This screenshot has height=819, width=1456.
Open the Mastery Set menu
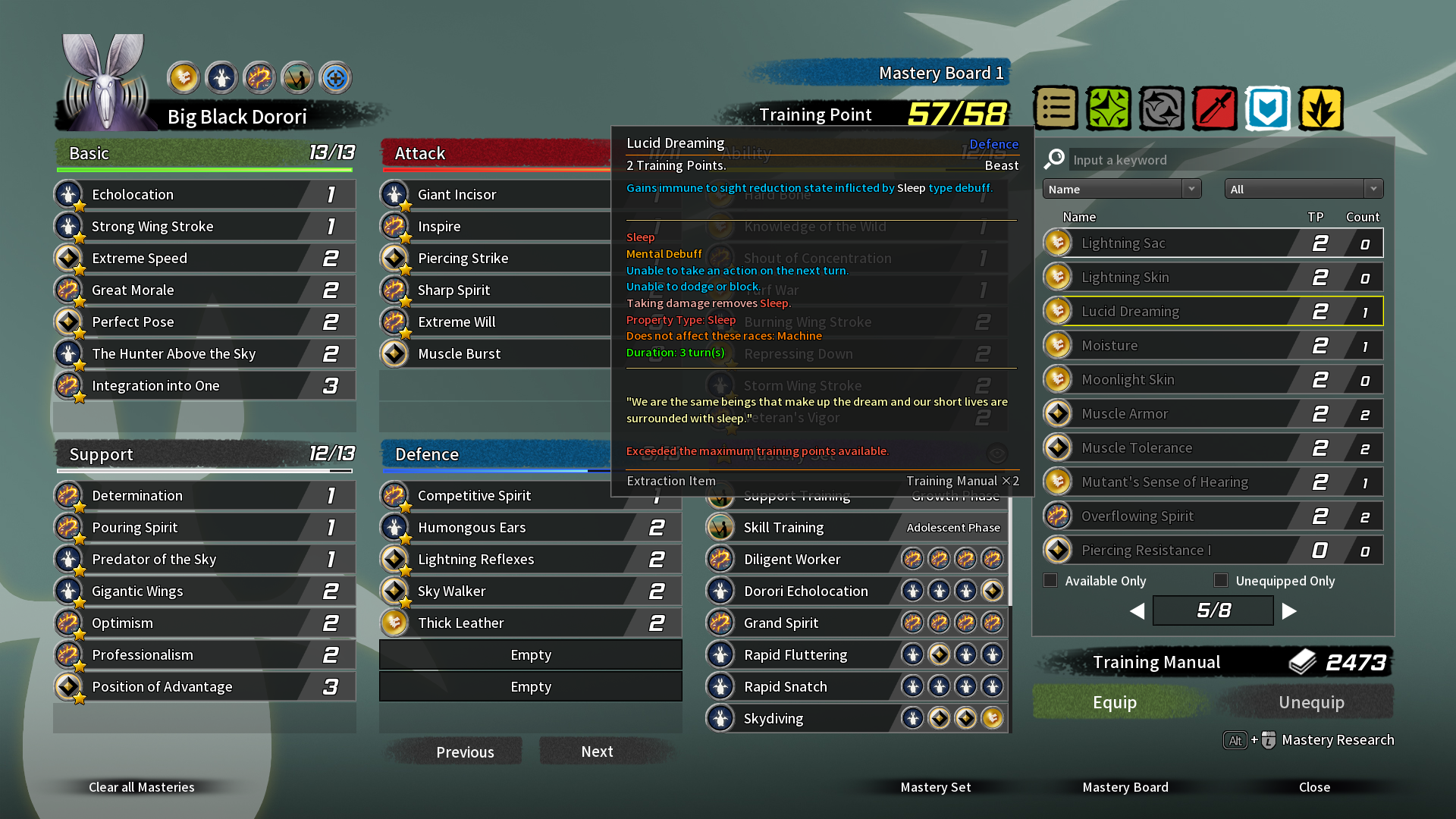click(x=935, y=787)
